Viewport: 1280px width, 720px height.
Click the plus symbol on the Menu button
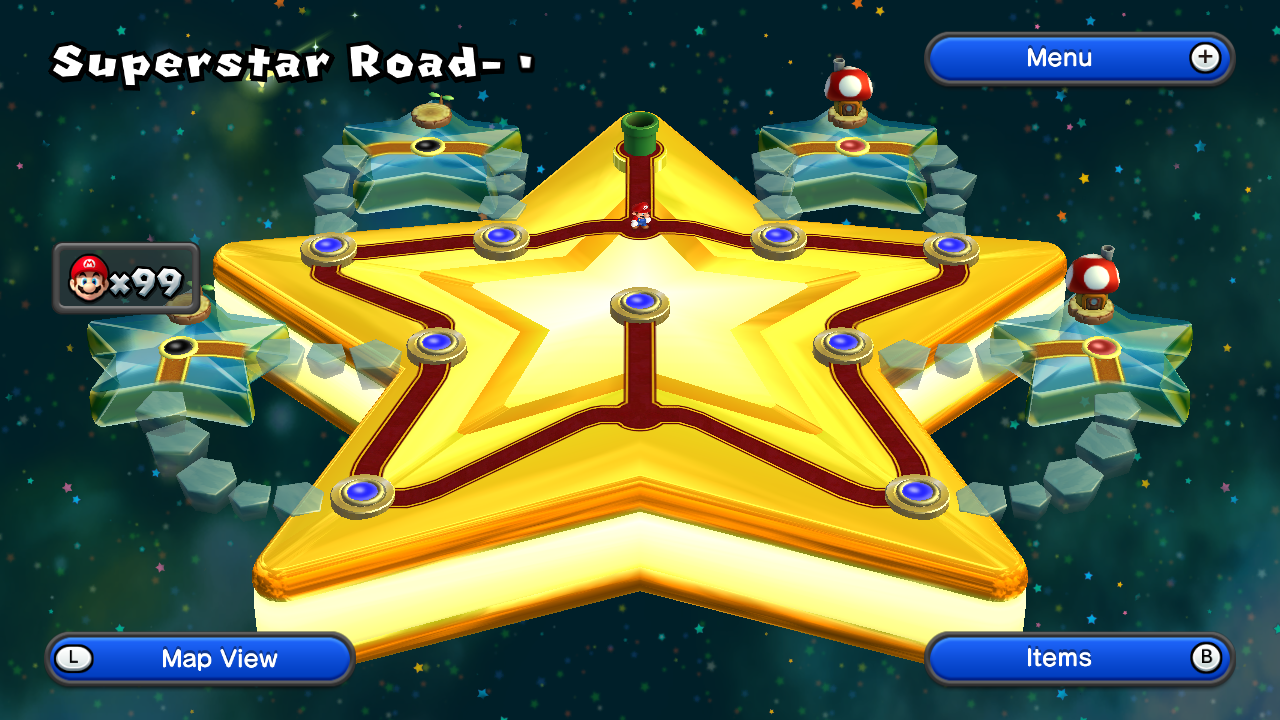(x=1206, y=58)
